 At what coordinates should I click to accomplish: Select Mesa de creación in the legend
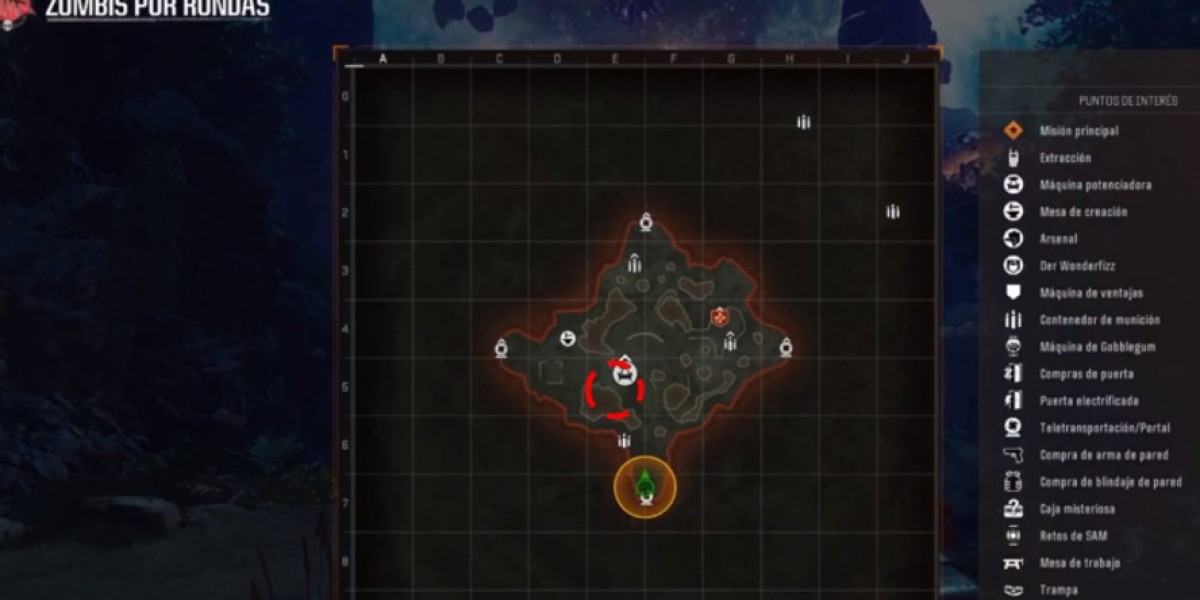(x=1082, y=212)
